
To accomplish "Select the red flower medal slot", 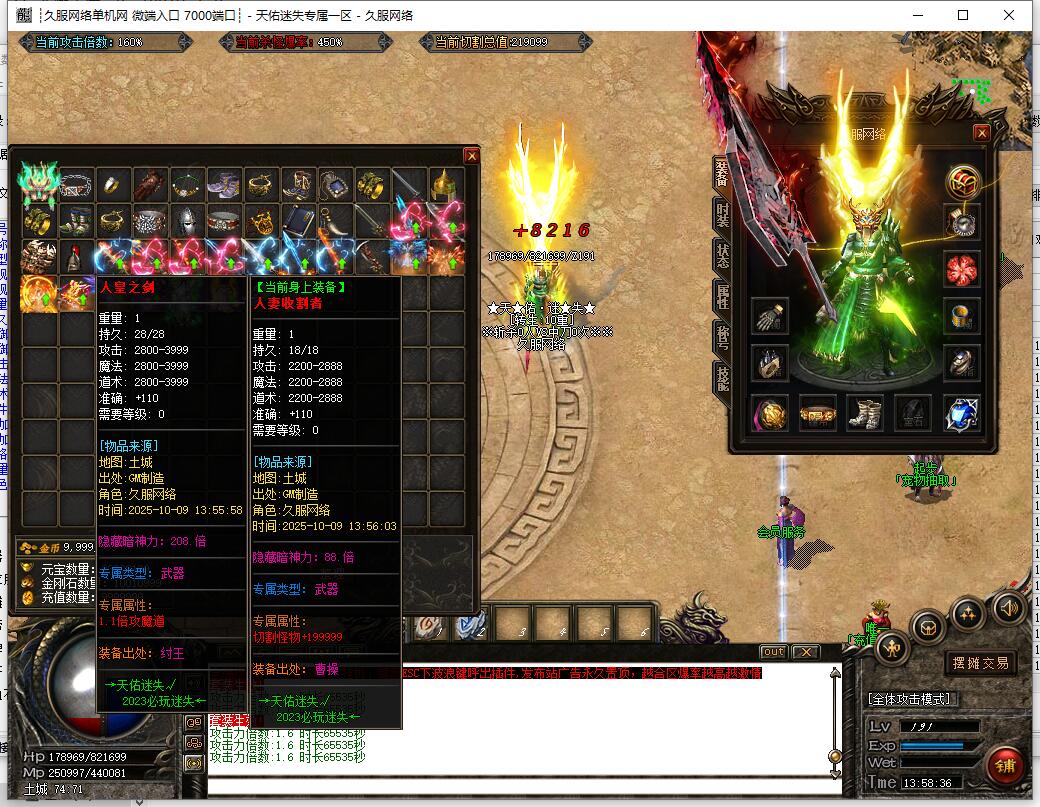I will (961, 268).
